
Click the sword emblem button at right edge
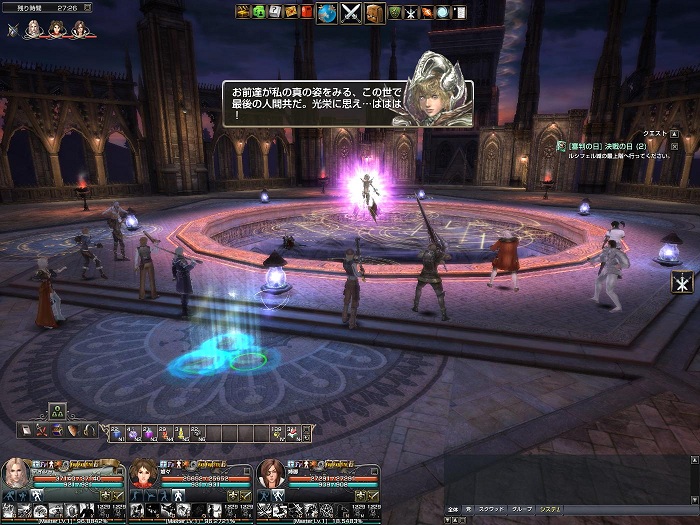click(685, 281)
